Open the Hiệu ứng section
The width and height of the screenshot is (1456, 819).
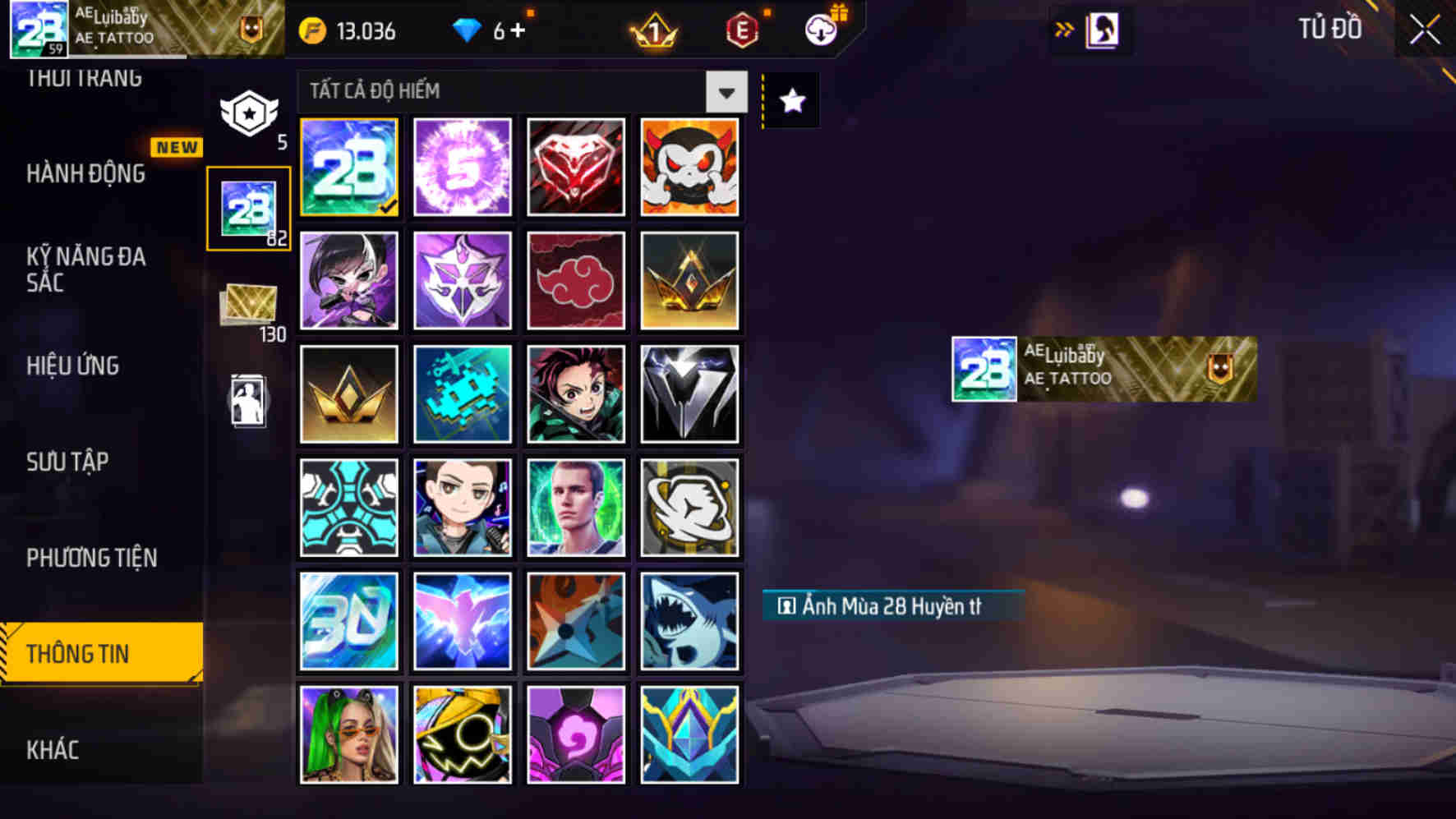(73, 366)
